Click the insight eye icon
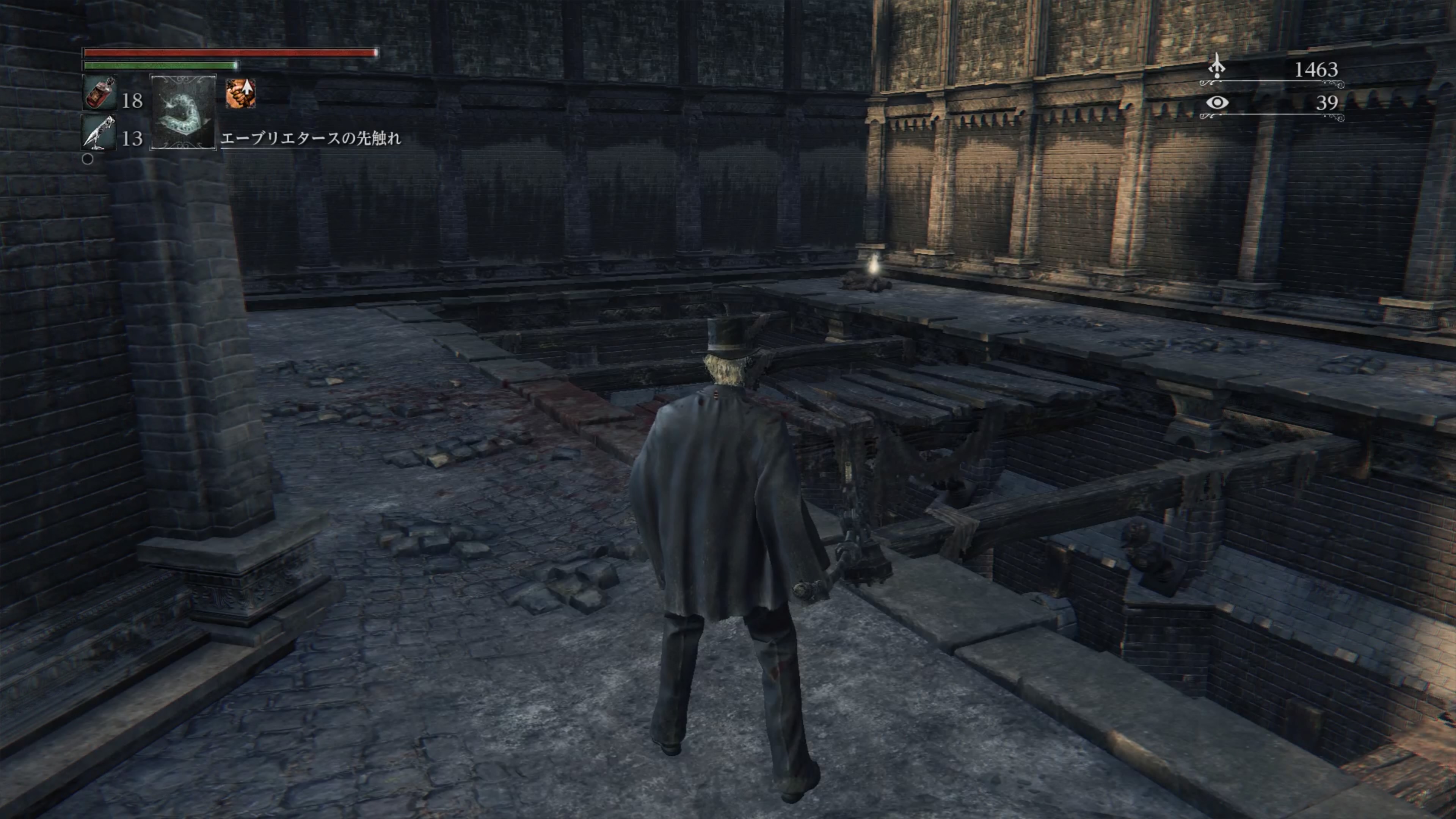Image resolution: width=1456 pixels, height=819 pixels. point(1217,103)
